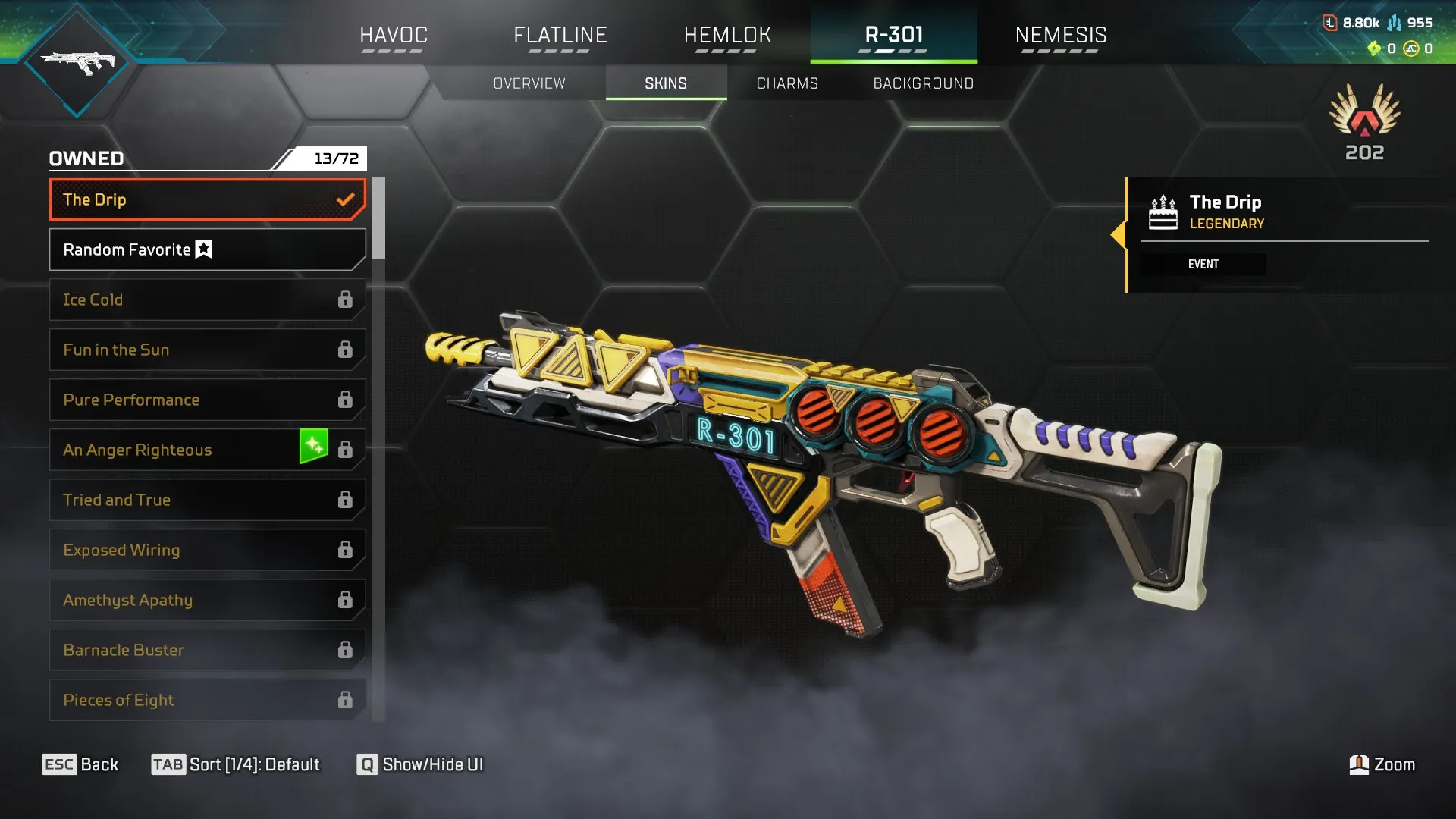1456x819 pixels.
Task: Click the Heirloom Shards icon
Action: [1374, 49]
